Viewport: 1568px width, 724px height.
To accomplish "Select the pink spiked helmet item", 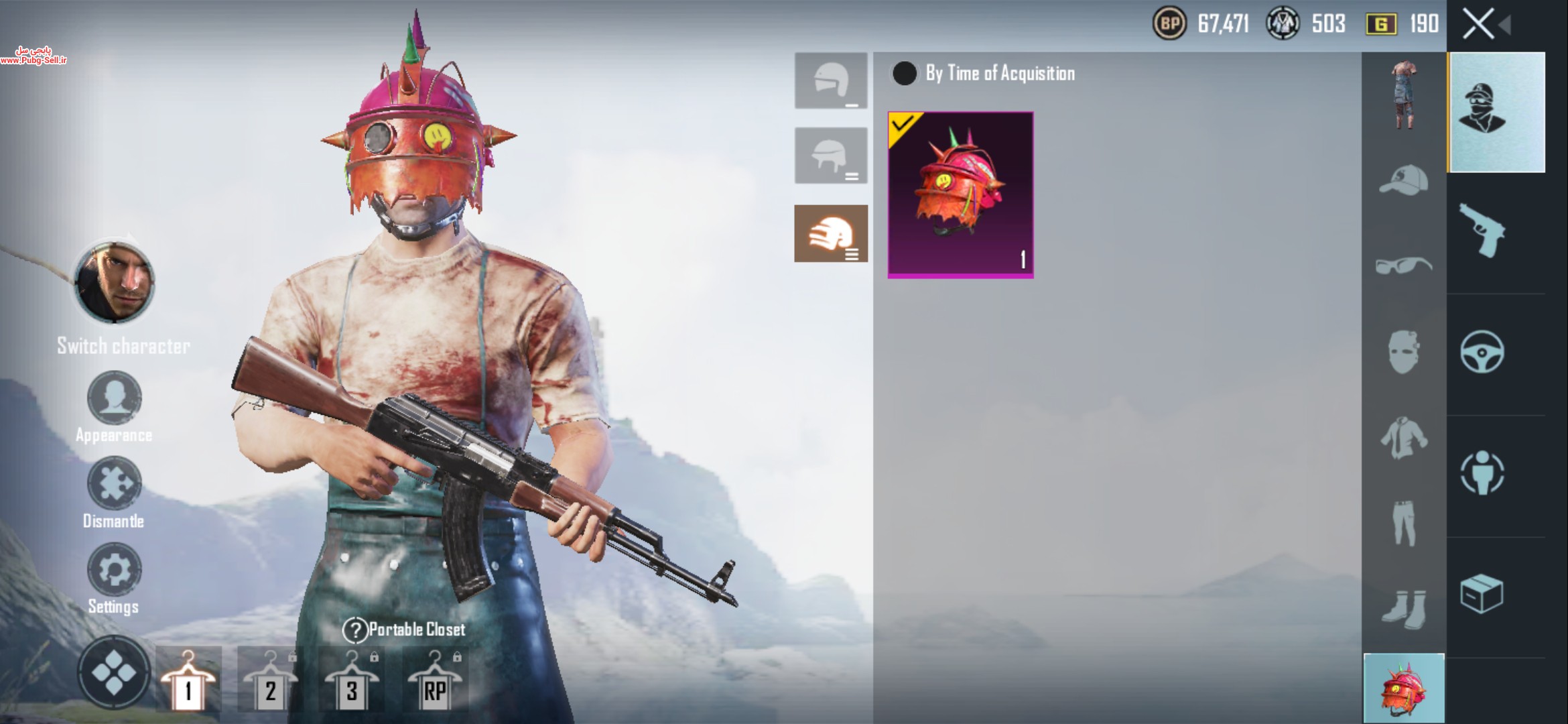I will point(960,194).
